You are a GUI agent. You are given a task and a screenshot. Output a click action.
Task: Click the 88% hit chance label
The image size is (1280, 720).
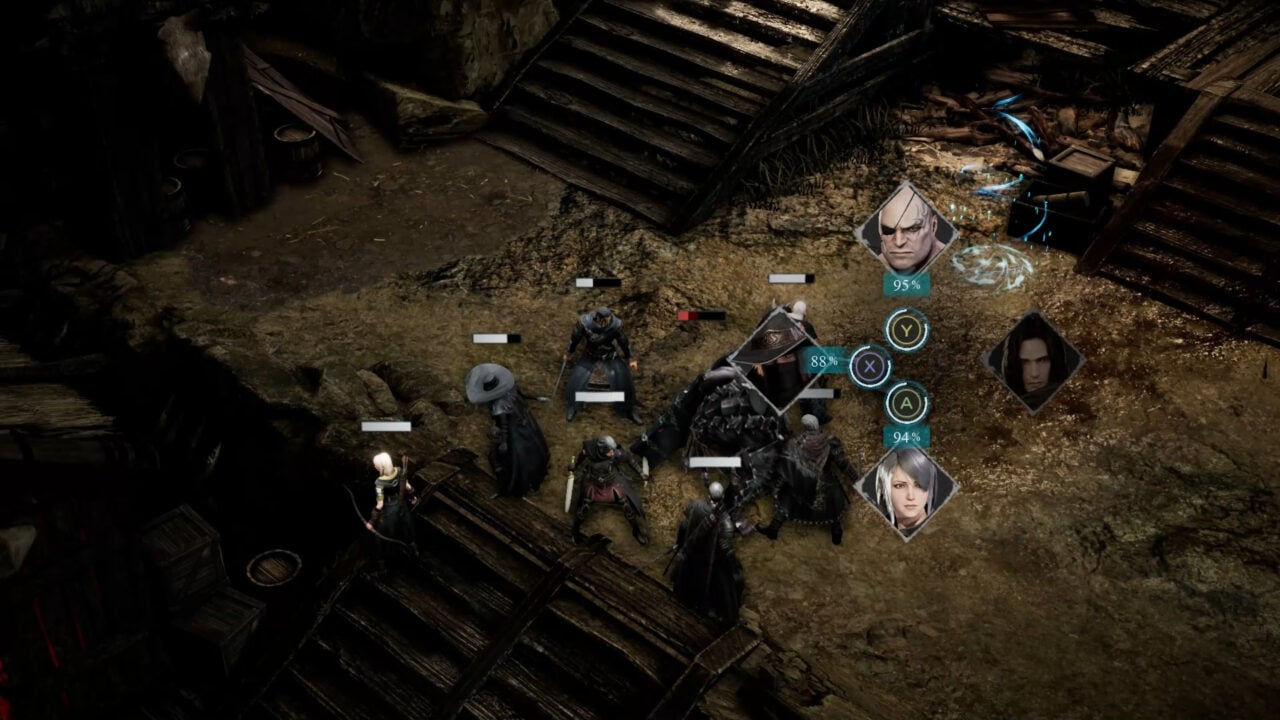click(821, 363)
